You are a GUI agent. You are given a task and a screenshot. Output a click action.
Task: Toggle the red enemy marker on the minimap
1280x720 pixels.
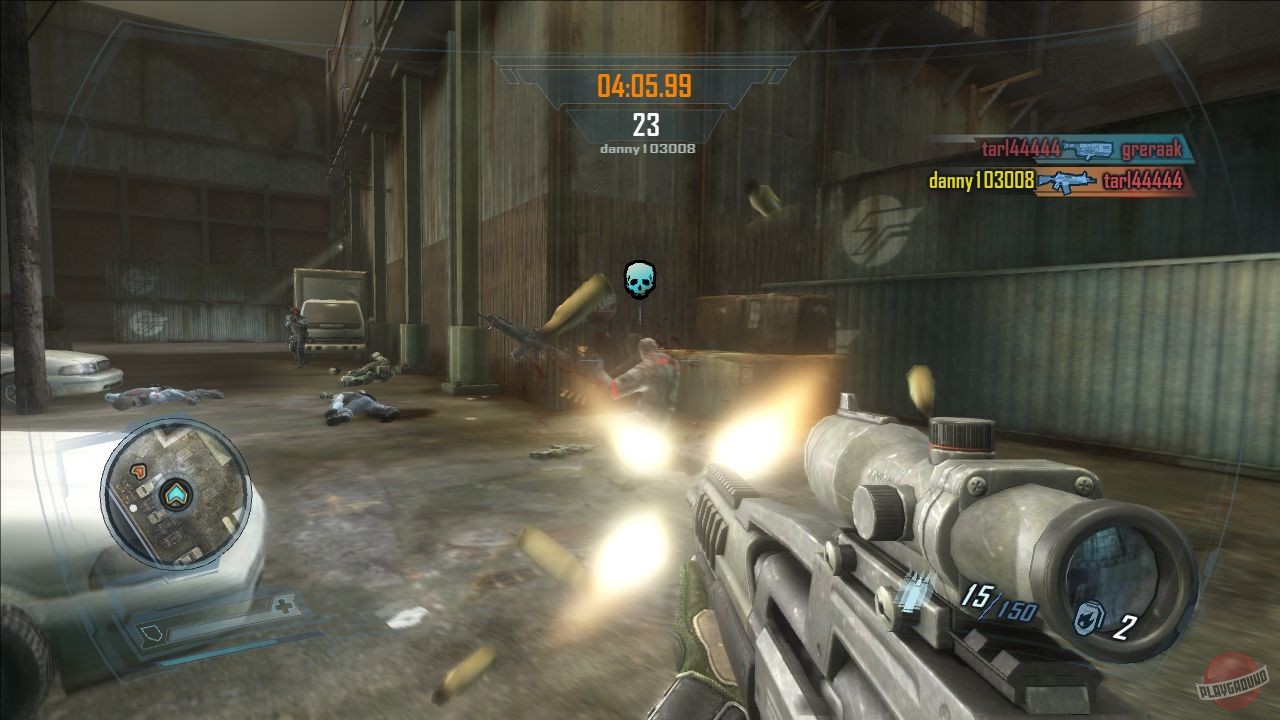(x=137, y=473)
